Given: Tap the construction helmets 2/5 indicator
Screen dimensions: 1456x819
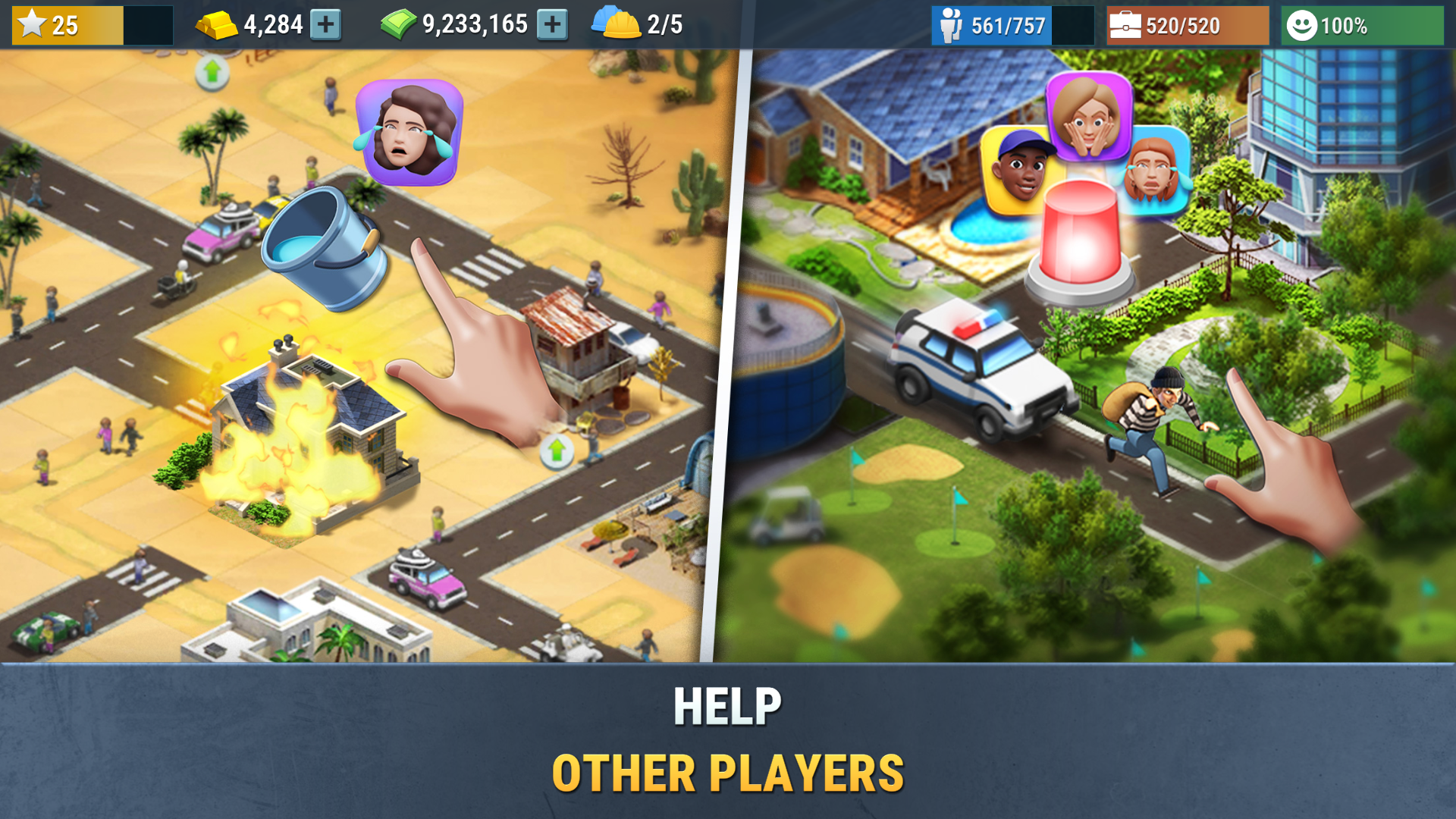Looking at the screenshot, I should (x=618, y=24).
